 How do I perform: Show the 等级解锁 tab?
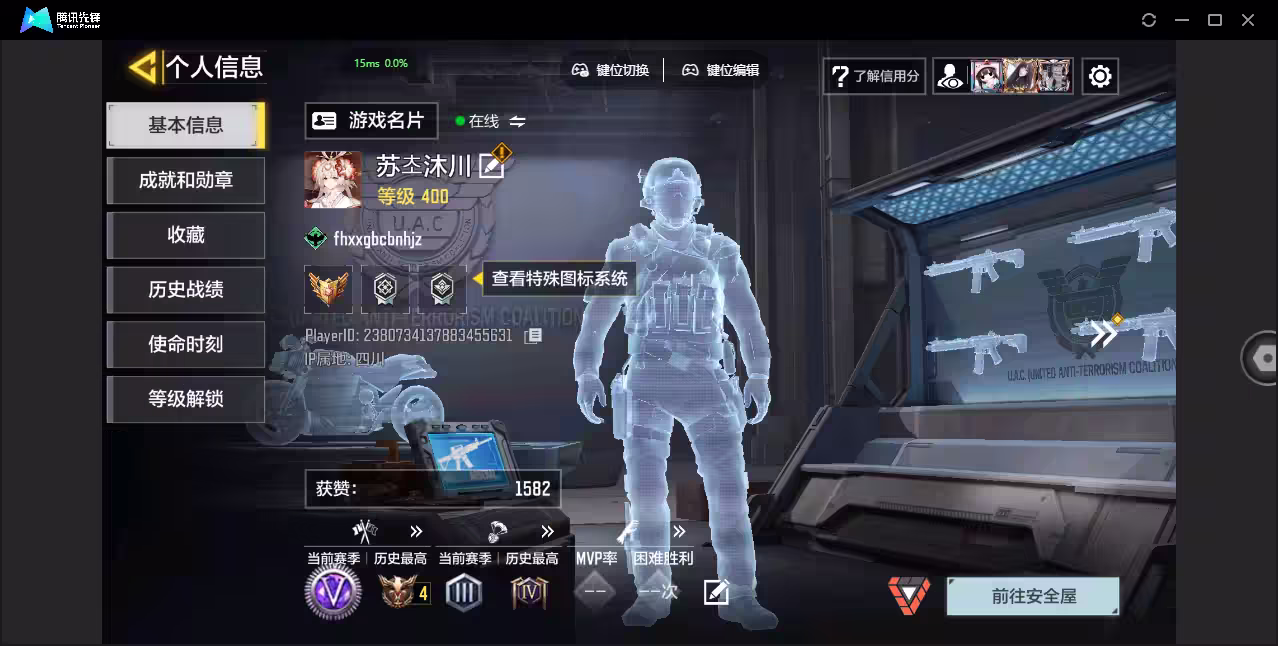pyautogui.click(x=186, y=399)
